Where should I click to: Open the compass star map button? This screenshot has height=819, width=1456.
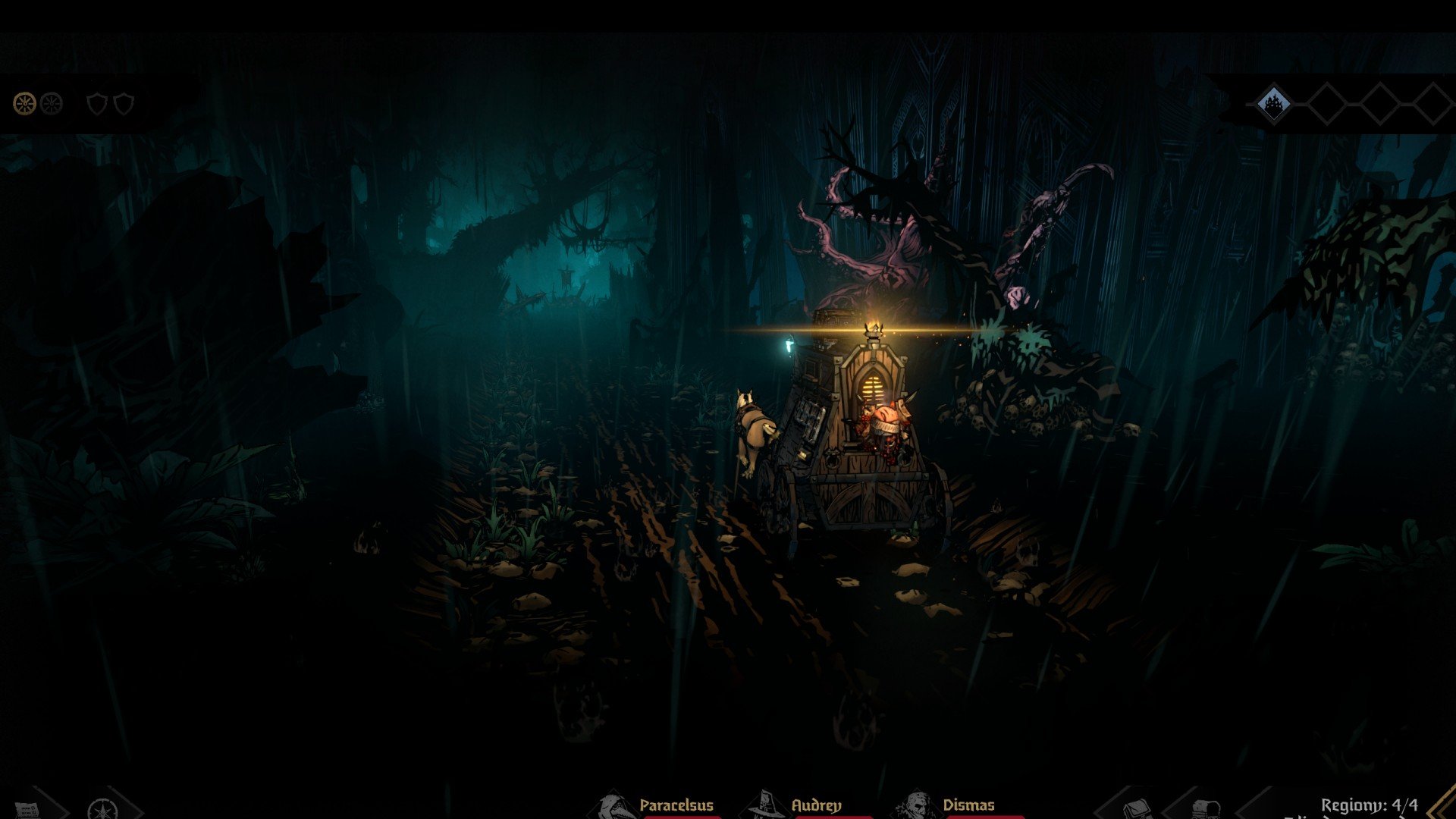101,808
